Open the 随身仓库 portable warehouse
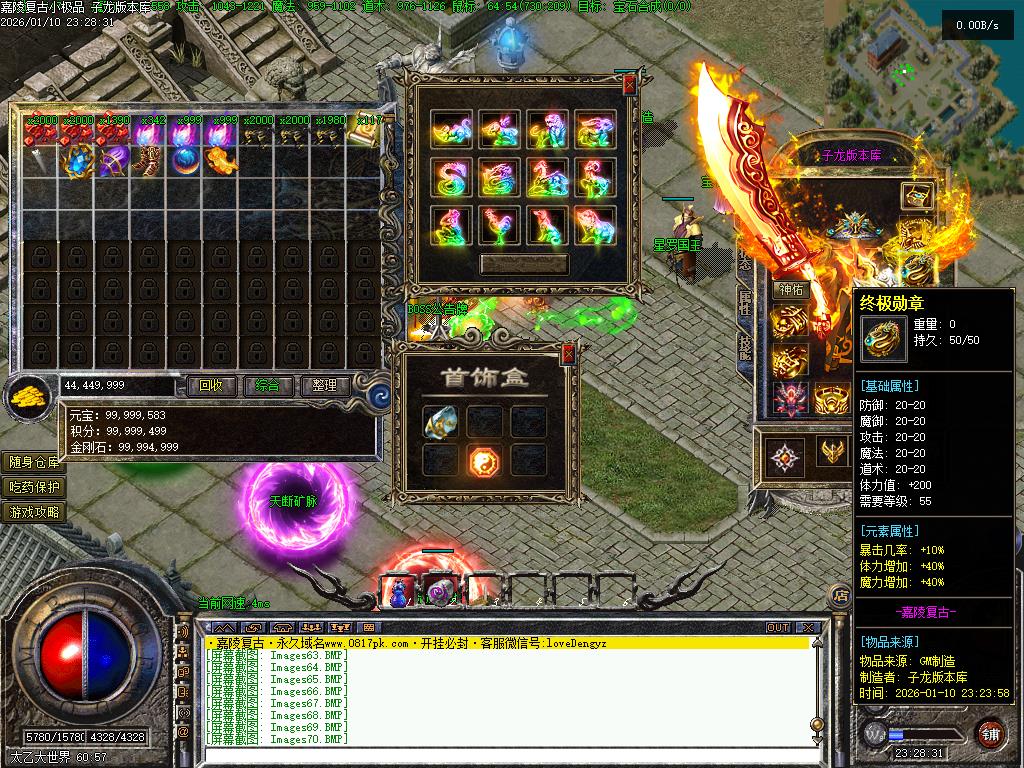 tap(35, 462)
